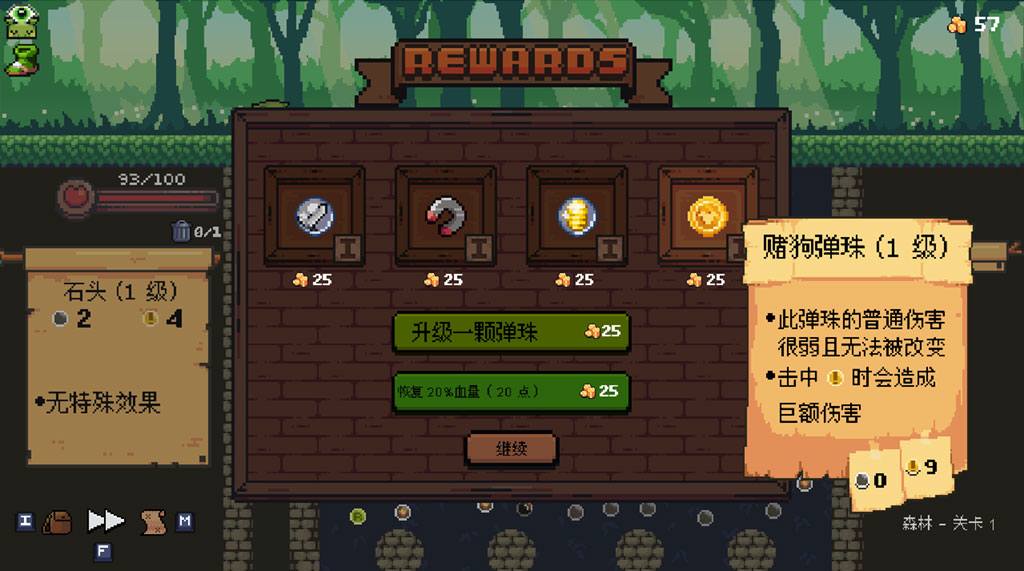Open the brown satchel inventory
The width and height of the screenshot is (1024, 571).
(57, 521)
